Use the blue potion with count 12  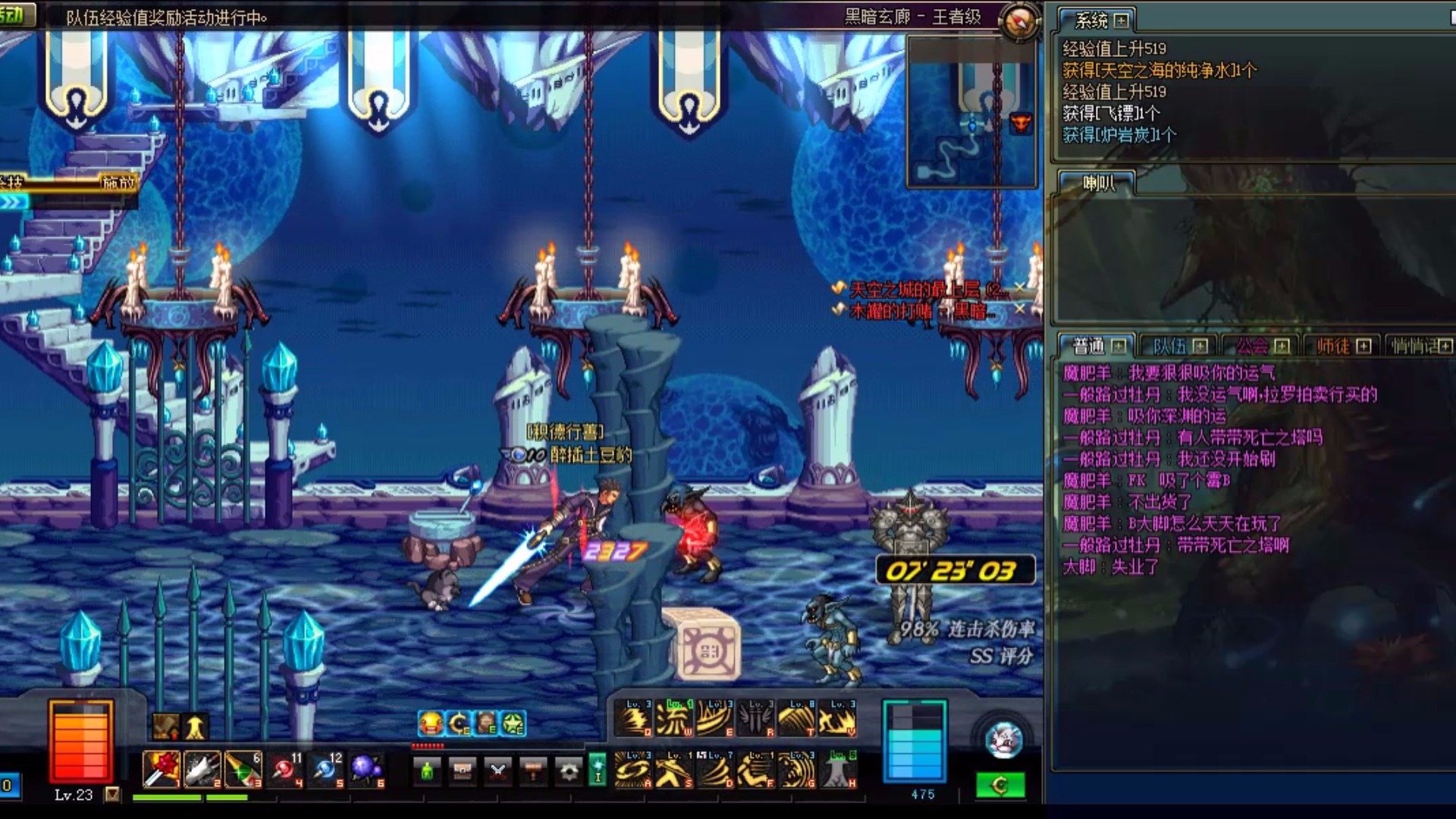coord(325,770)
